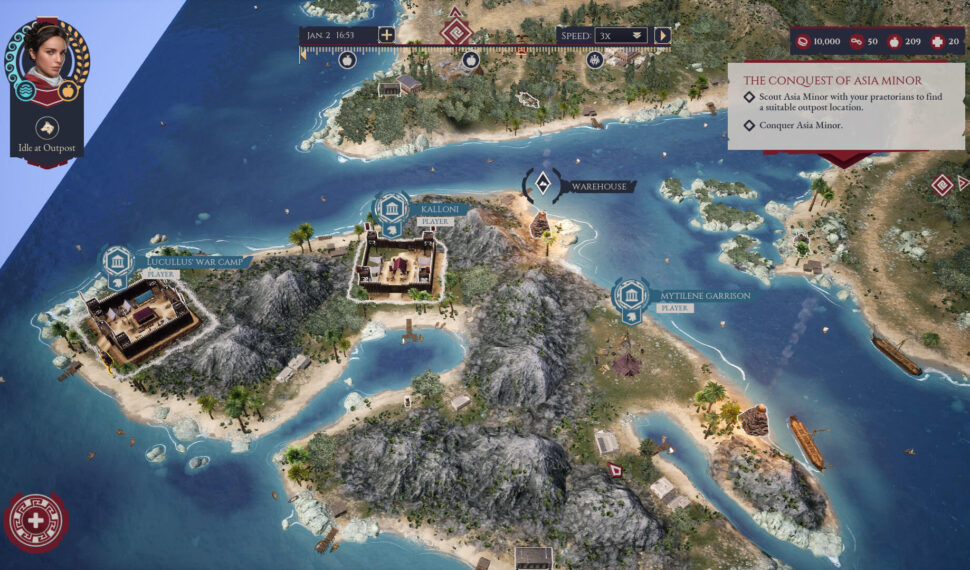Select the Kalloni outpost marker
The image size is (970, 570).
click(392, 208)
